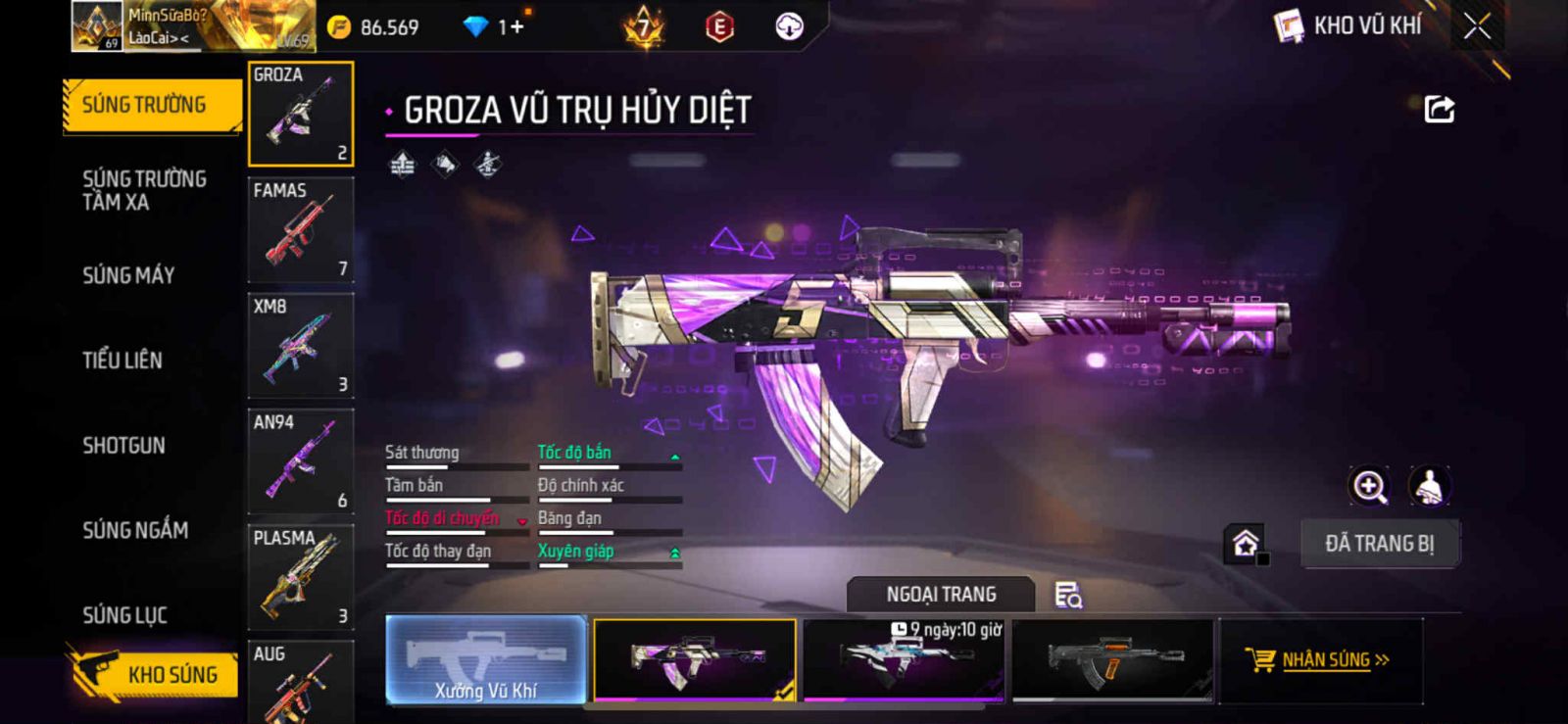Open the Súng Lục category

tap(125, 615)
